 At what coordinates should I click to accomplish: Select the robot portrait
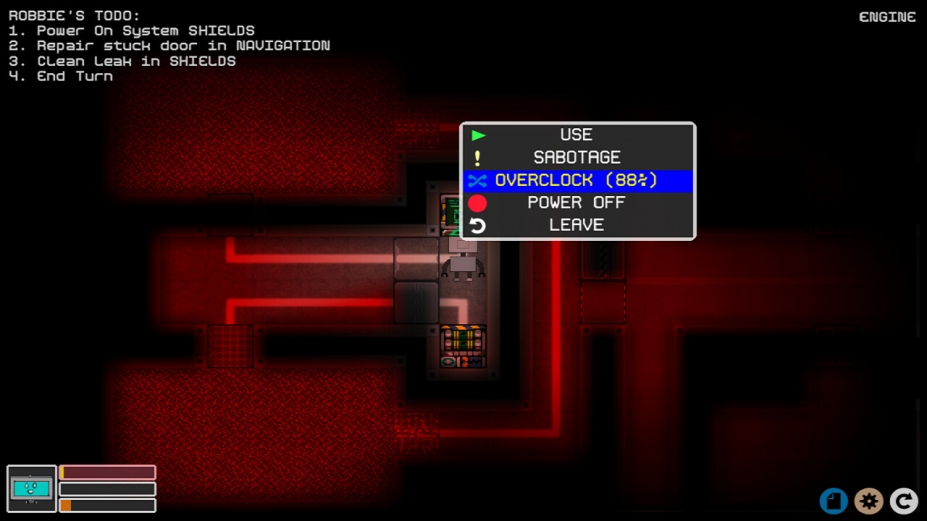[31, 489]
